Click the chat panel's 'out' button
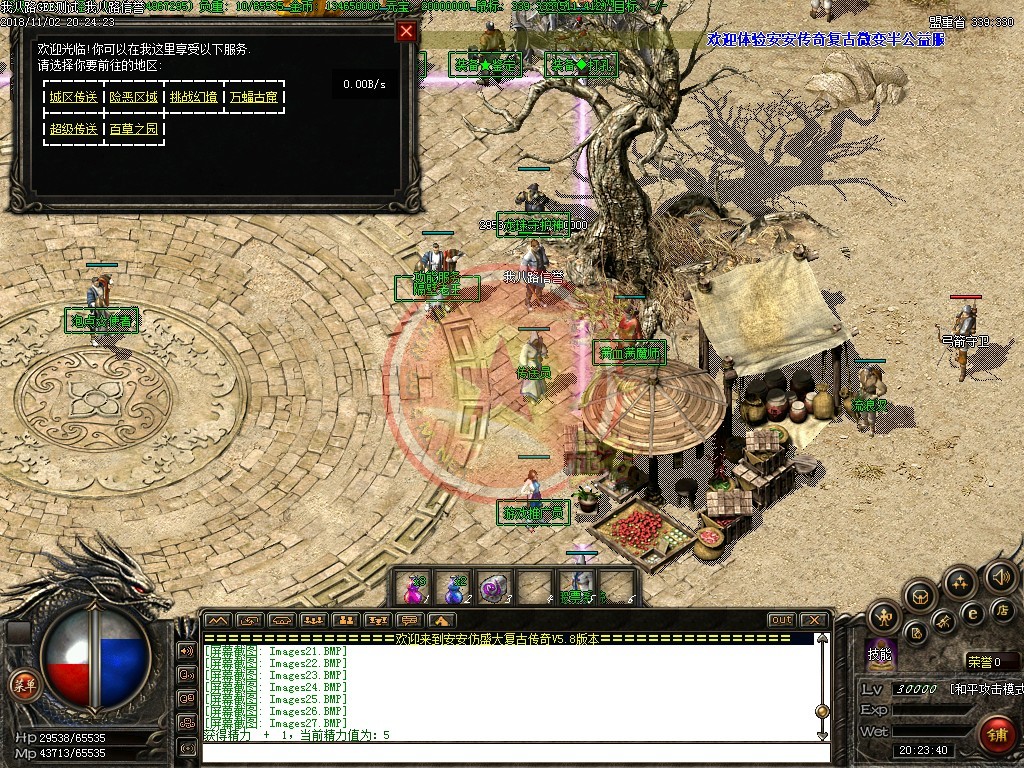Image resolution: width=1024 pixels, height=768 pixels. (x=782, y=620)
